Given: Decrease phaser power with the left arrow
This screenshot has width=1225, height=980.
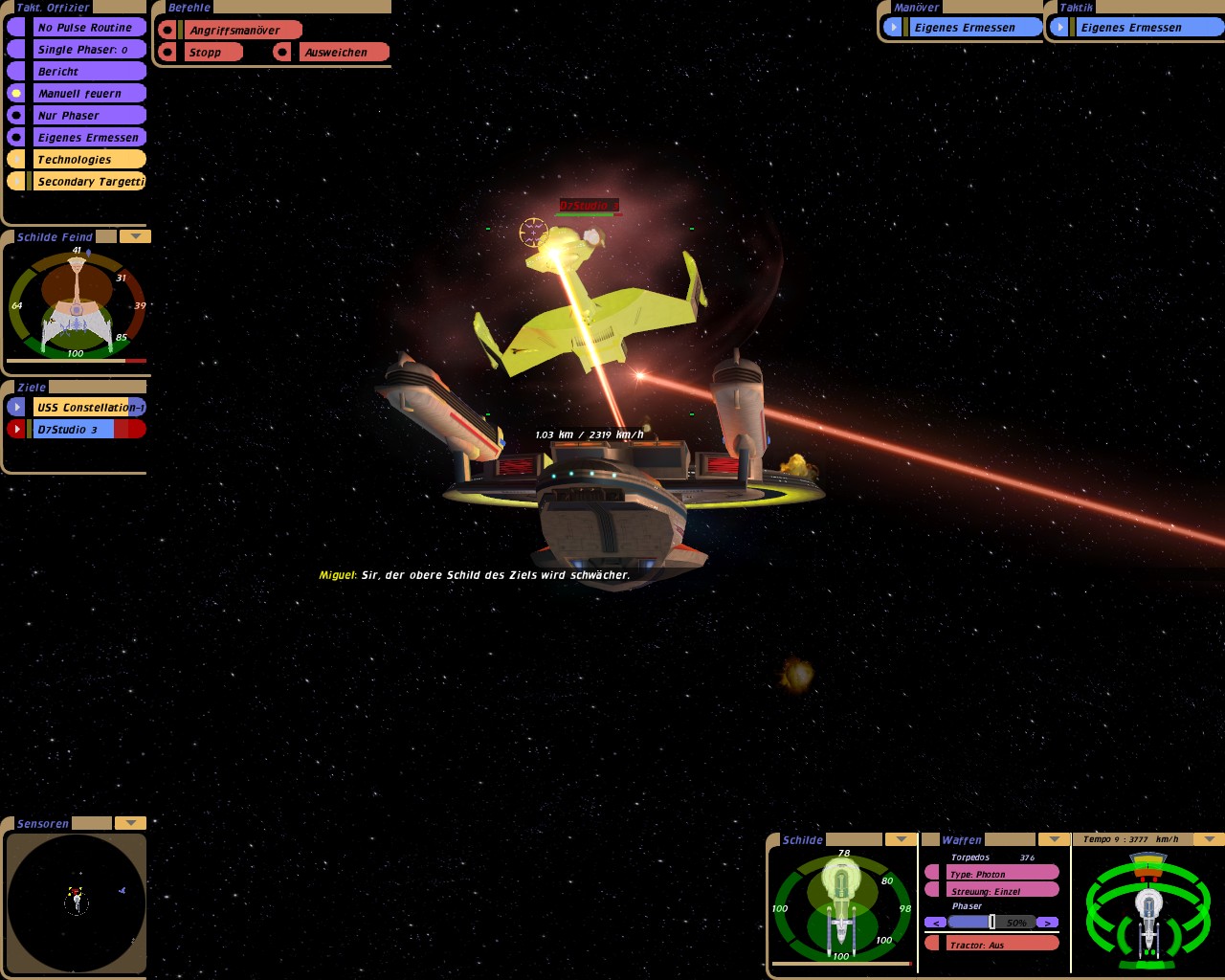Looking at the screenshot, I should click(935, 923).
